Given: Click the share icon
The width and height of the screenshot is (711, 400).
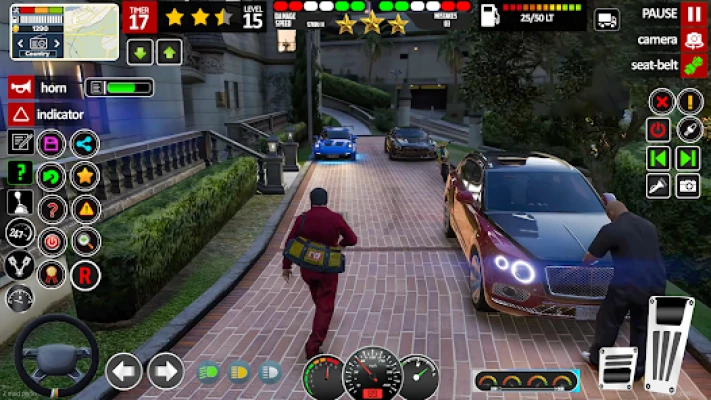Looking at the screenshot, I should point(84,143).
